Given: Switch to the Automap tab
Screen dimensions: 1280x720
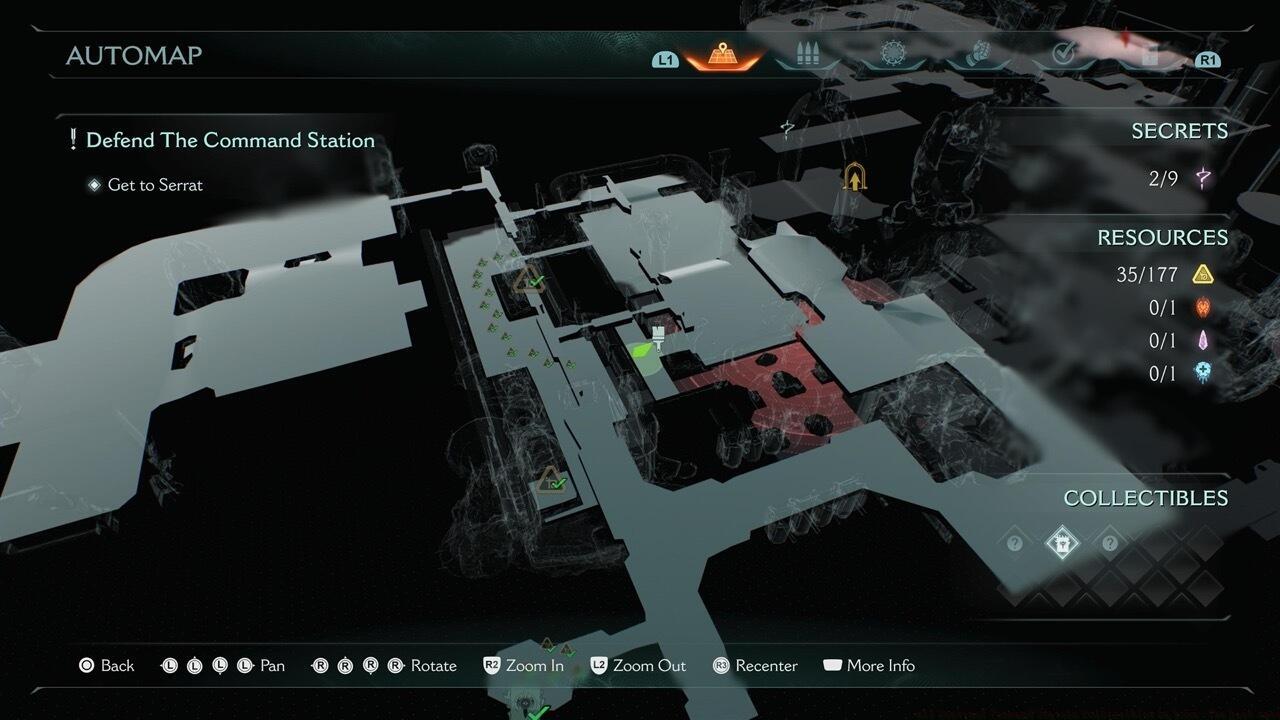Looking at the screenshot, I should click(722, 55).
